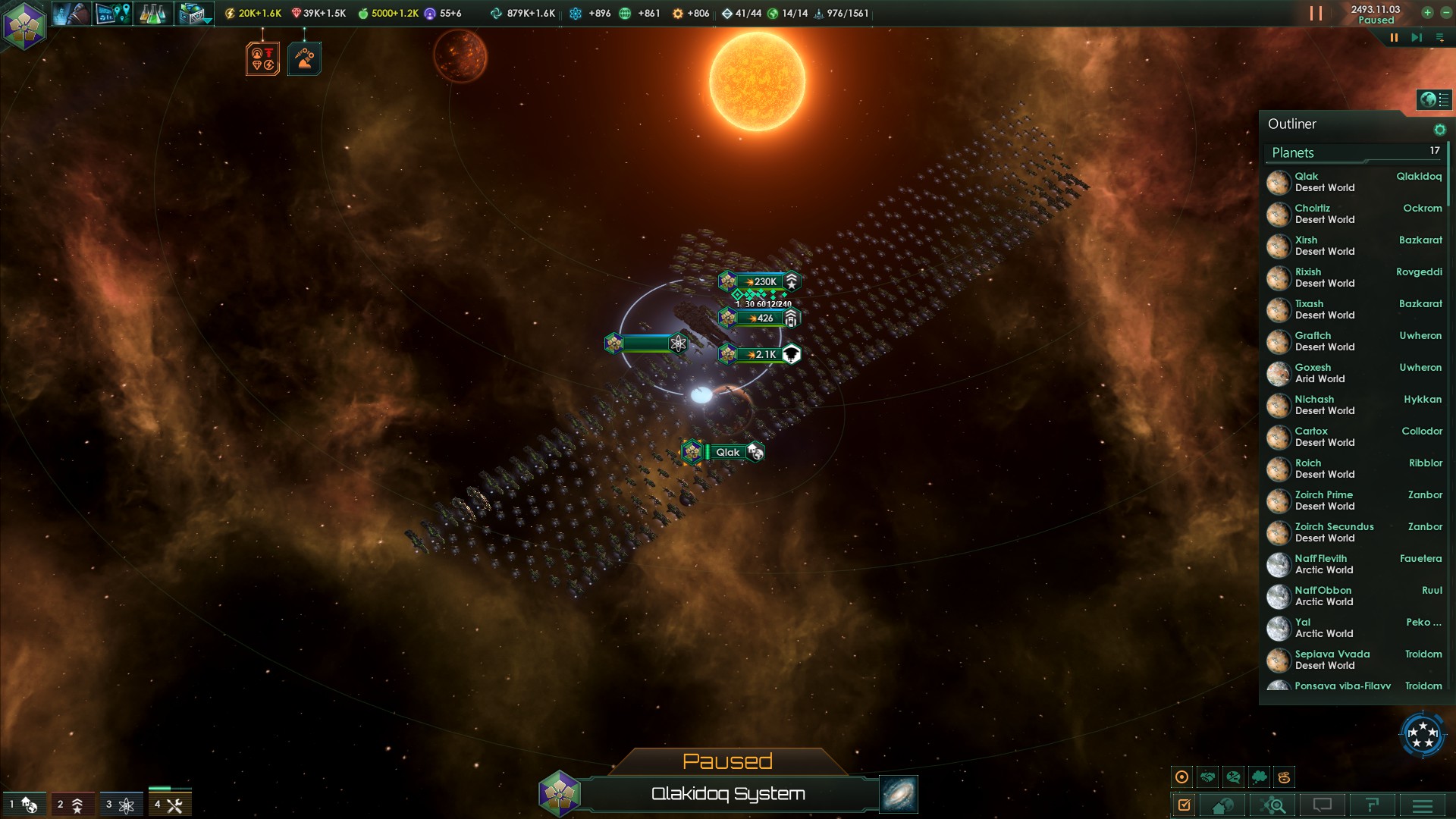
Task: Open the main menu hamburger button
Action: pos(1423,805)
